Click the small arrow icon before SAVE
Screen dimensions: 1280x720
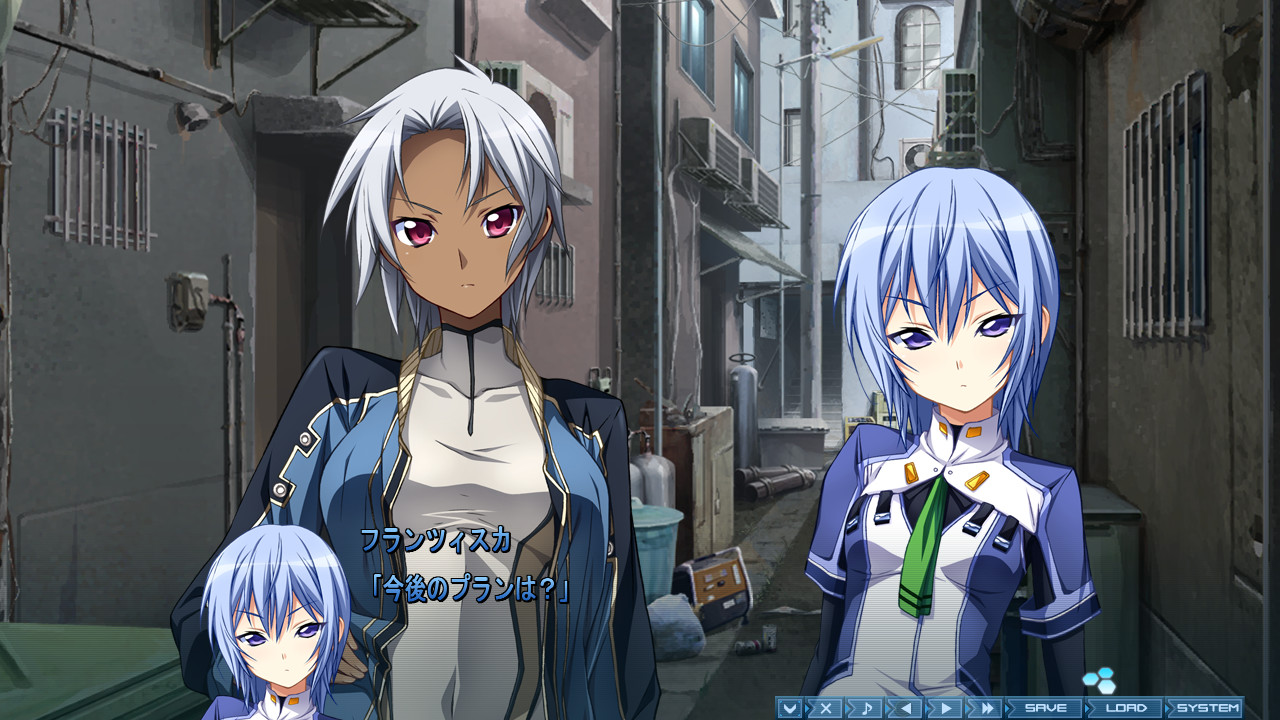pos(1009,707)
